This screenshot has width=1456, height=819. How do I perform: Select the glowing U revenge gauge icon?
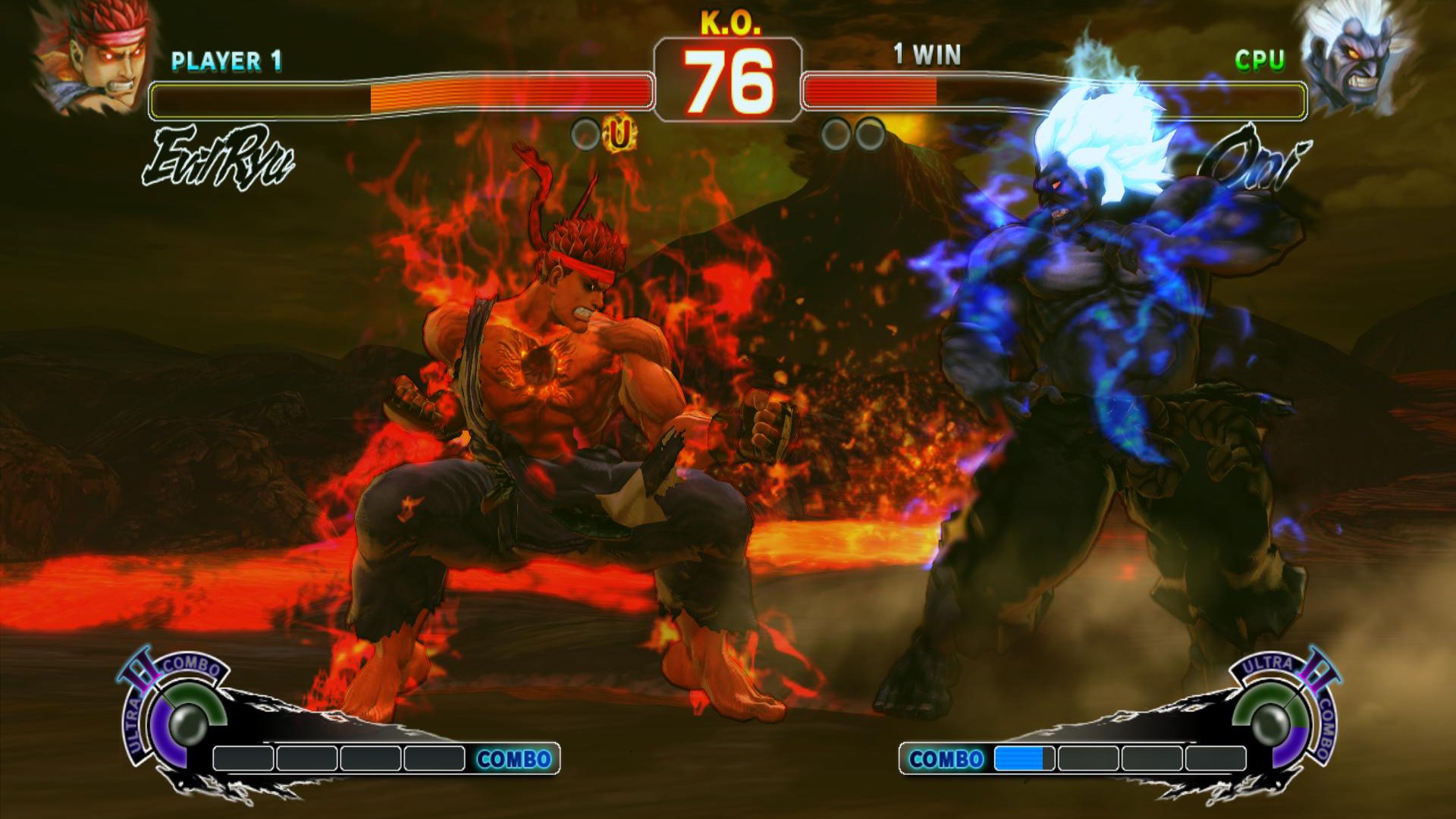pos(618,138)
